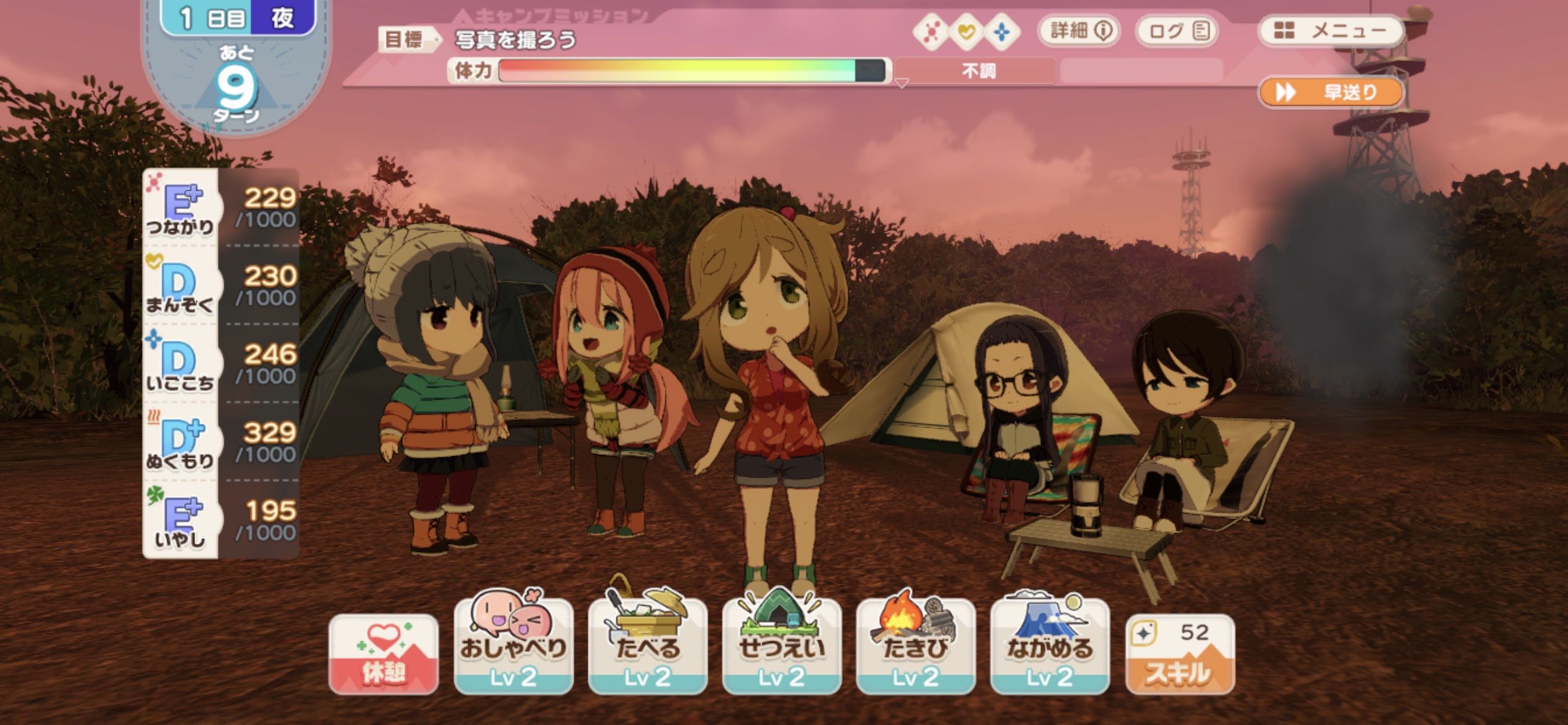Click the いやし stat row
Image resolution: width=1568 pixels, height=725 pixels.
(221, 521)
